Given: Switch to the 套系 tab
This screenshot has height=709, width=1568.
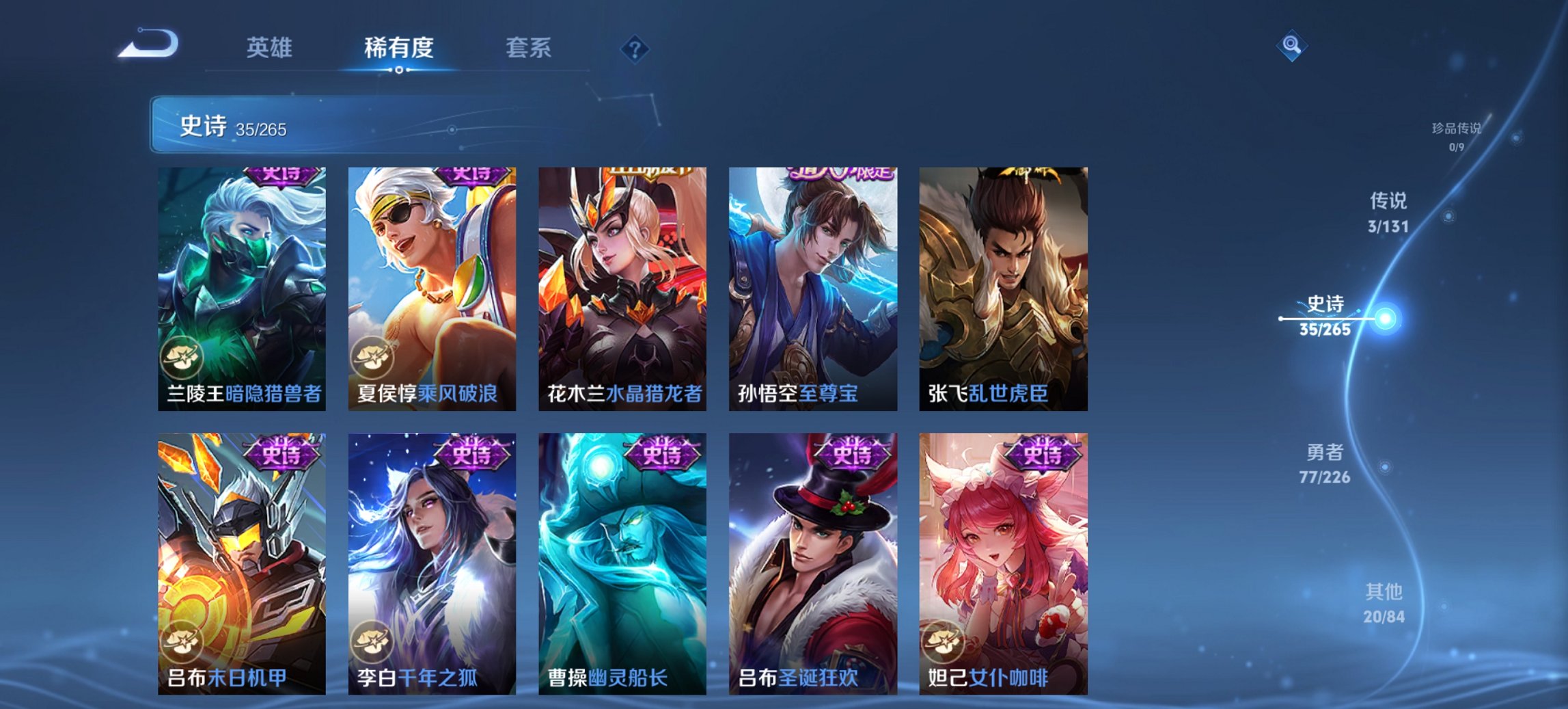Looking at the screenshot, I should (529, 49).
